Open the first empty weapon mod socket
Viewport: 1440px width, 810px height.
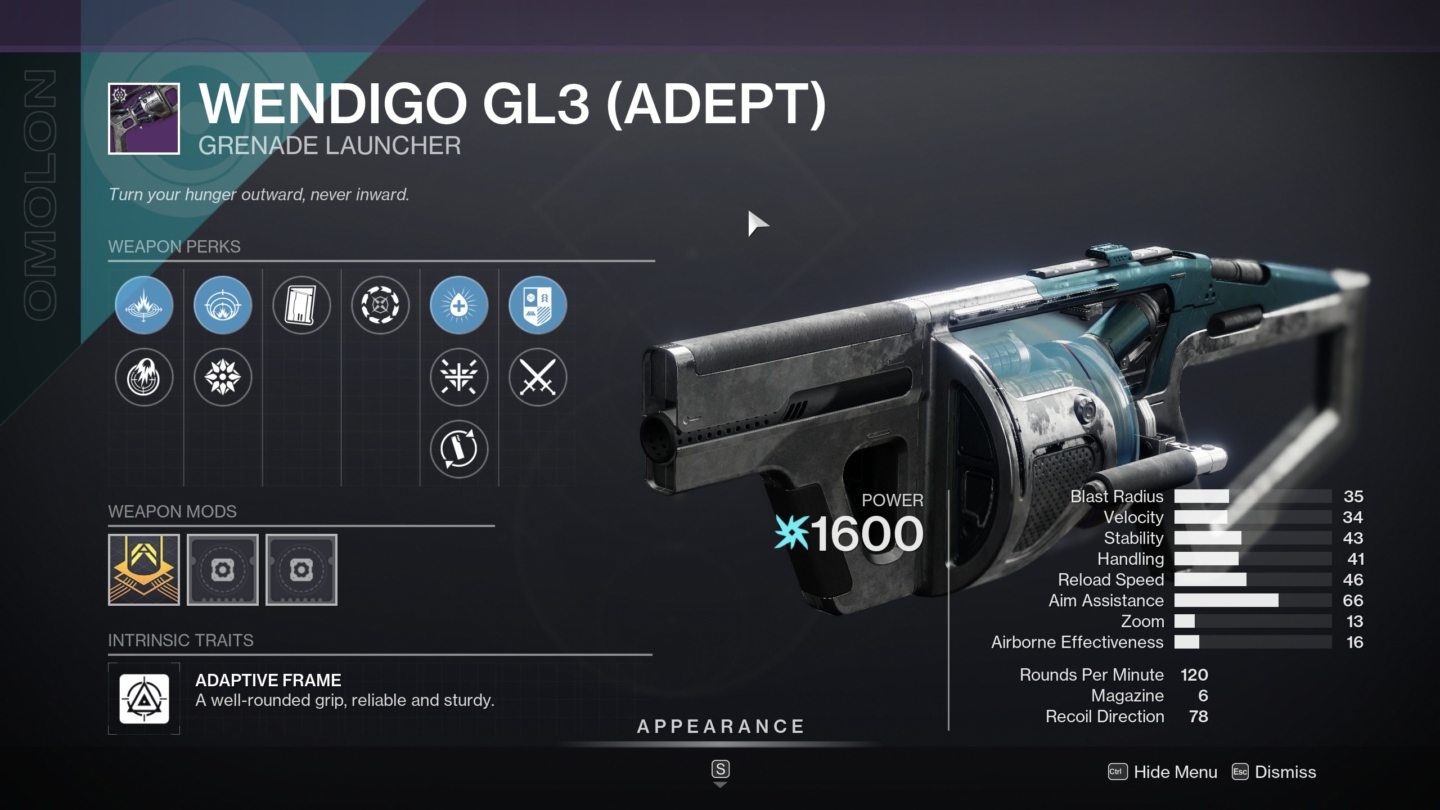222,570
